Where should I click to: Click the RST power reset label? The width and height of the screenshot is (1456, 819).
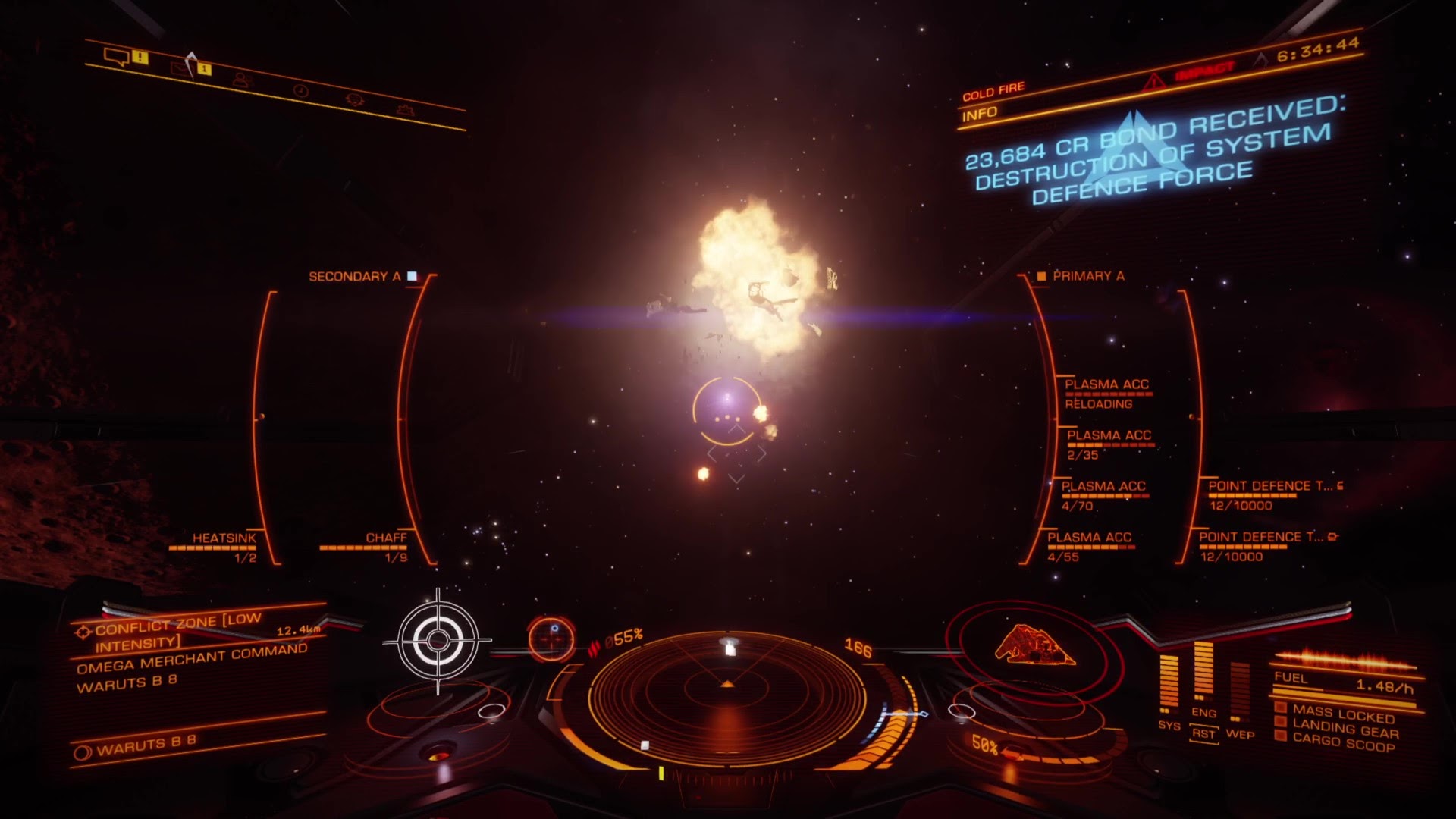tap(1203, 733)
